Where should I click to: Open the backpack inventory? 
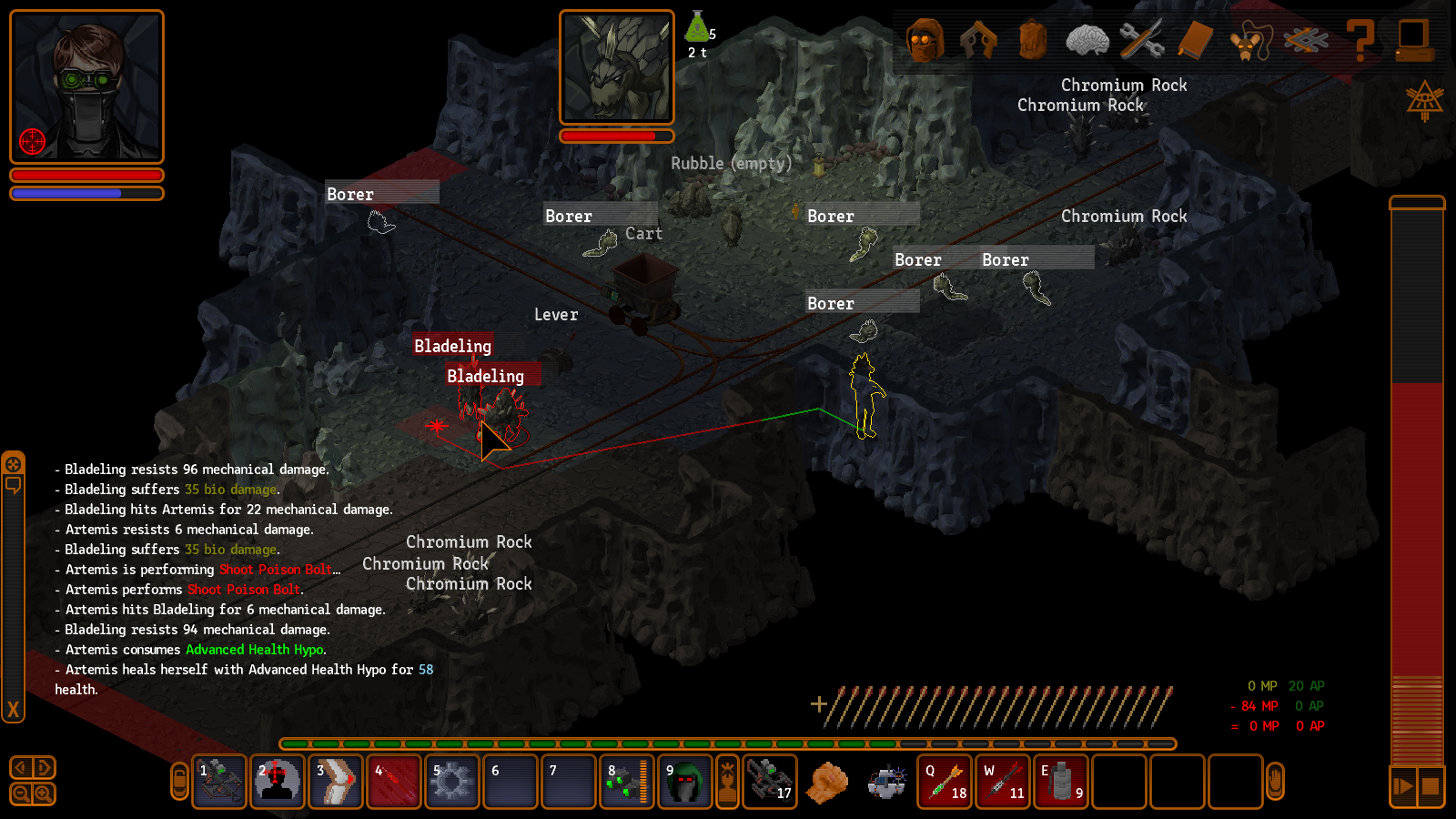(1033, 41)
